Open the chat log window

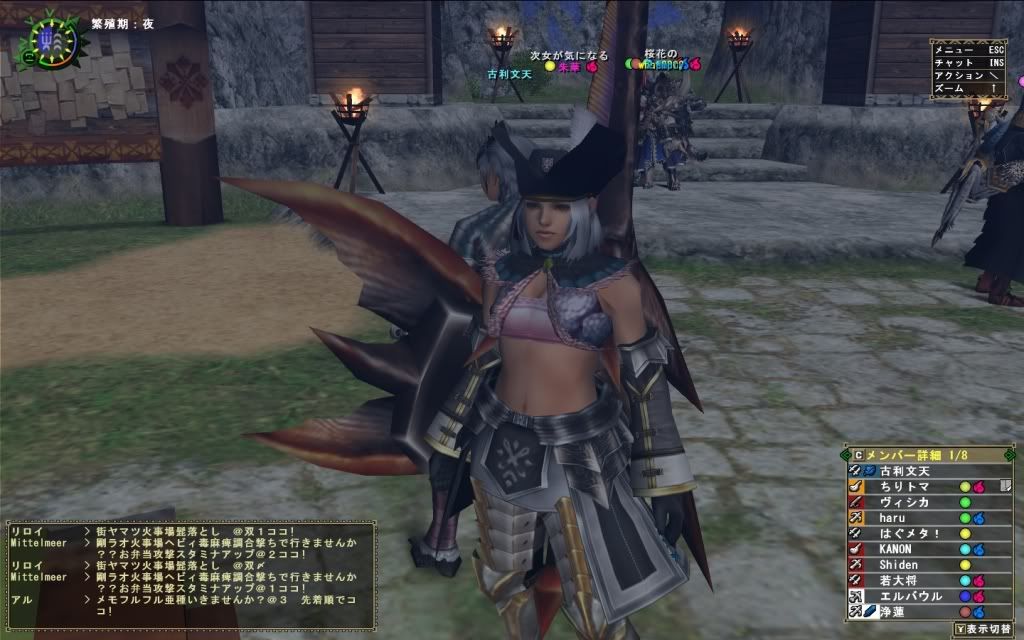[x=190, y=573]
